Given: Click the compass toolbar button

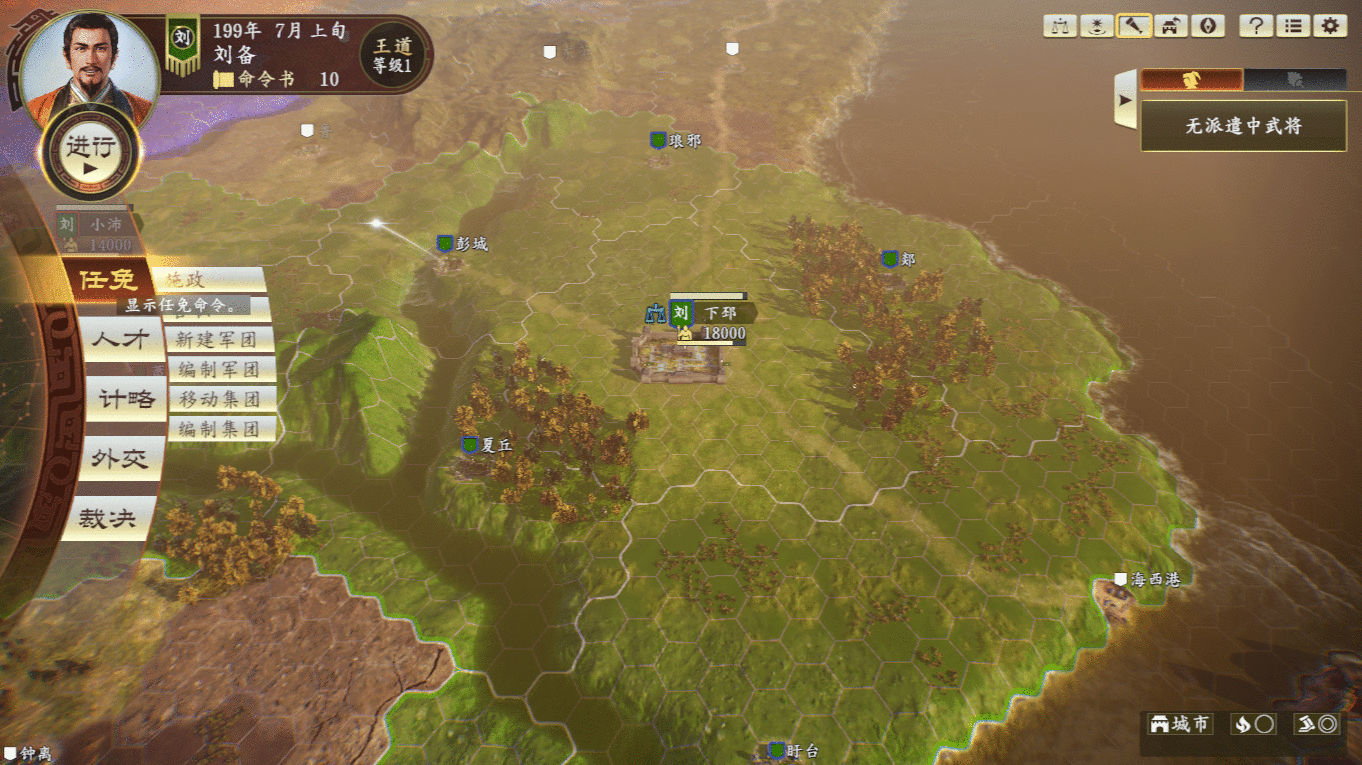Looking at the screenshot, I should [1208, 26].
